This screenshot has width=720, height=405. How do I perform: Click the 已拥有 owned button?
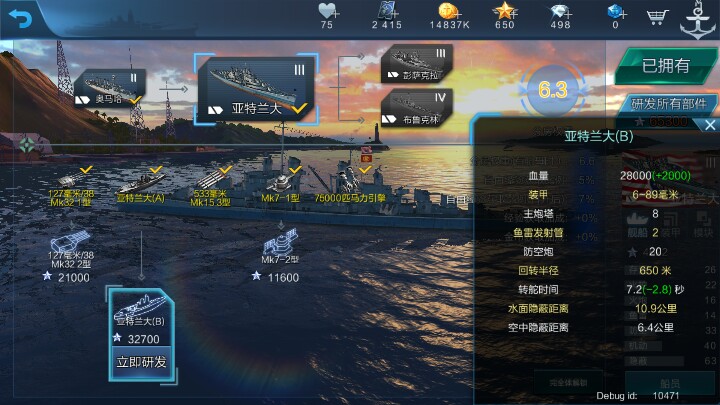pos(665,66)
